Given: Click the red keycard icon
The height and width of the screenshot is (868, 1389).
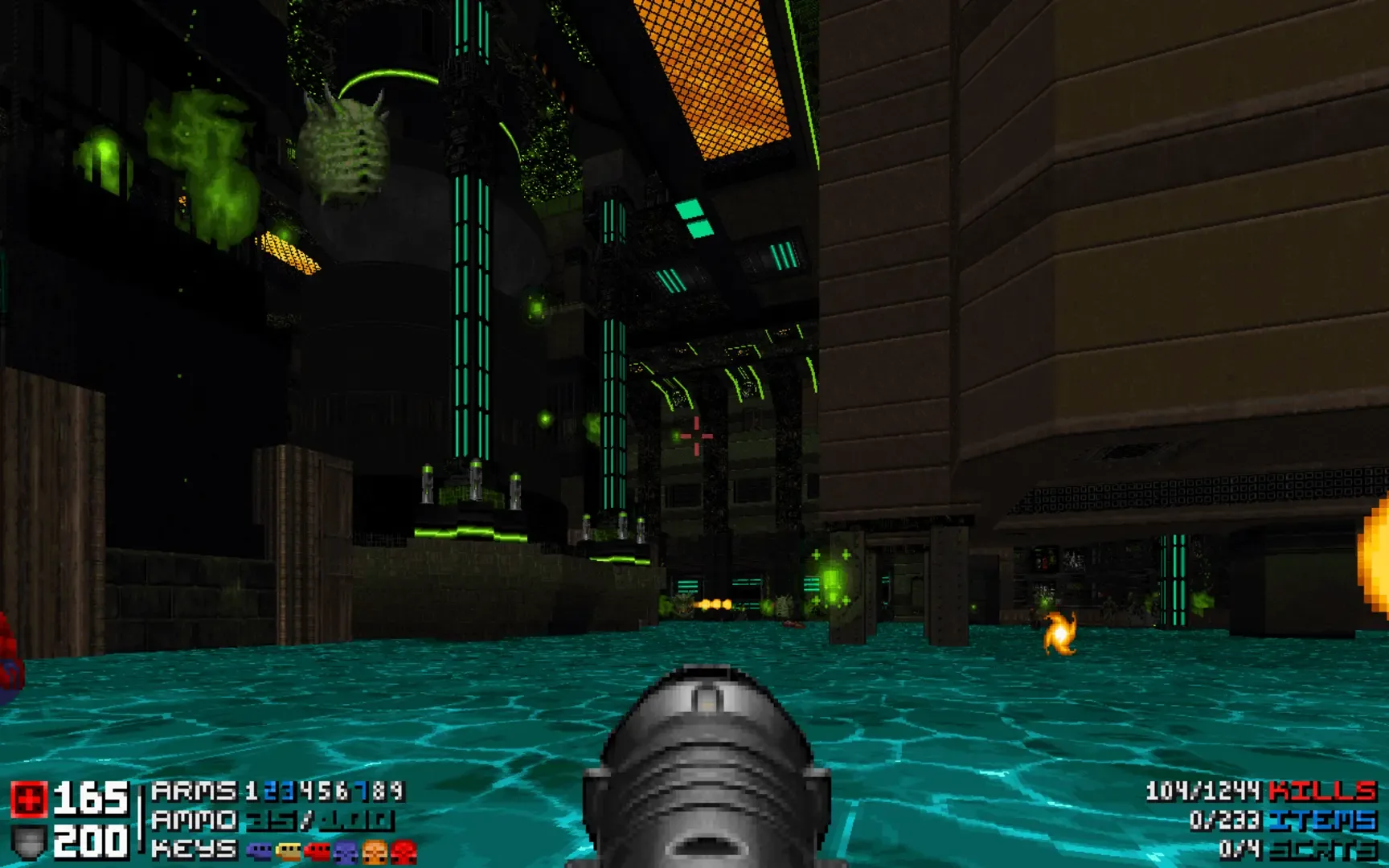Looking at the screenshot, I should 318,850.
